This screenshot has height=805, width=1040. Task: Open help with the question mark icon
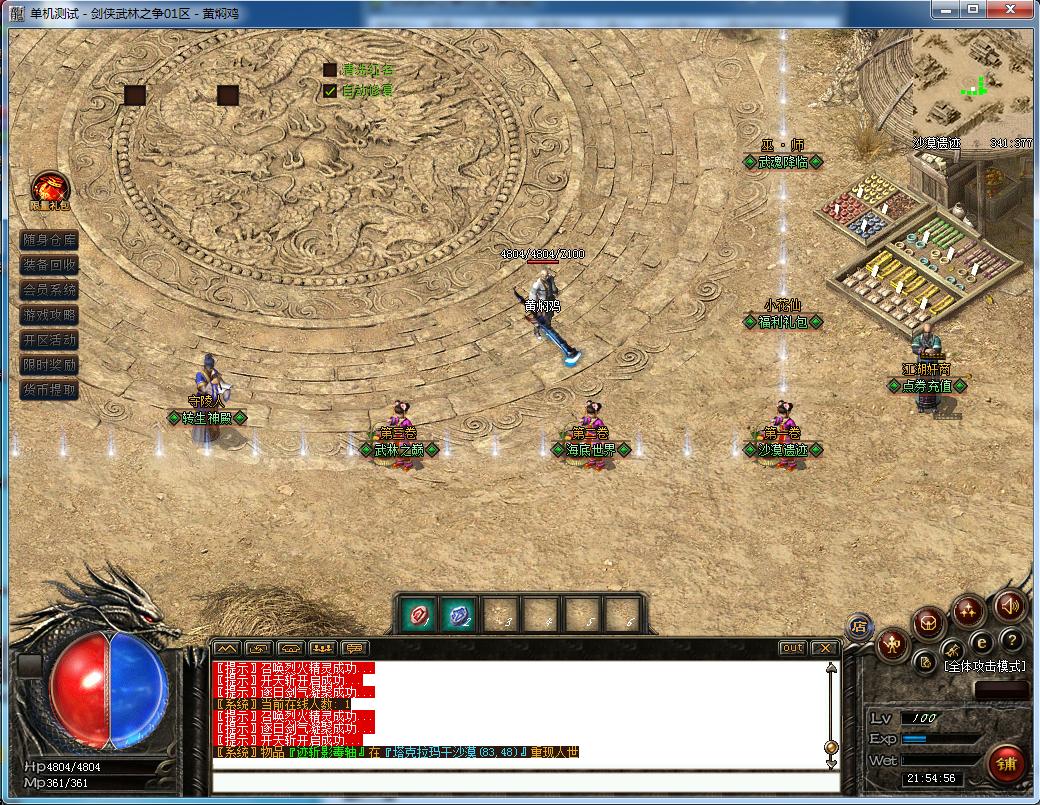1012,641
